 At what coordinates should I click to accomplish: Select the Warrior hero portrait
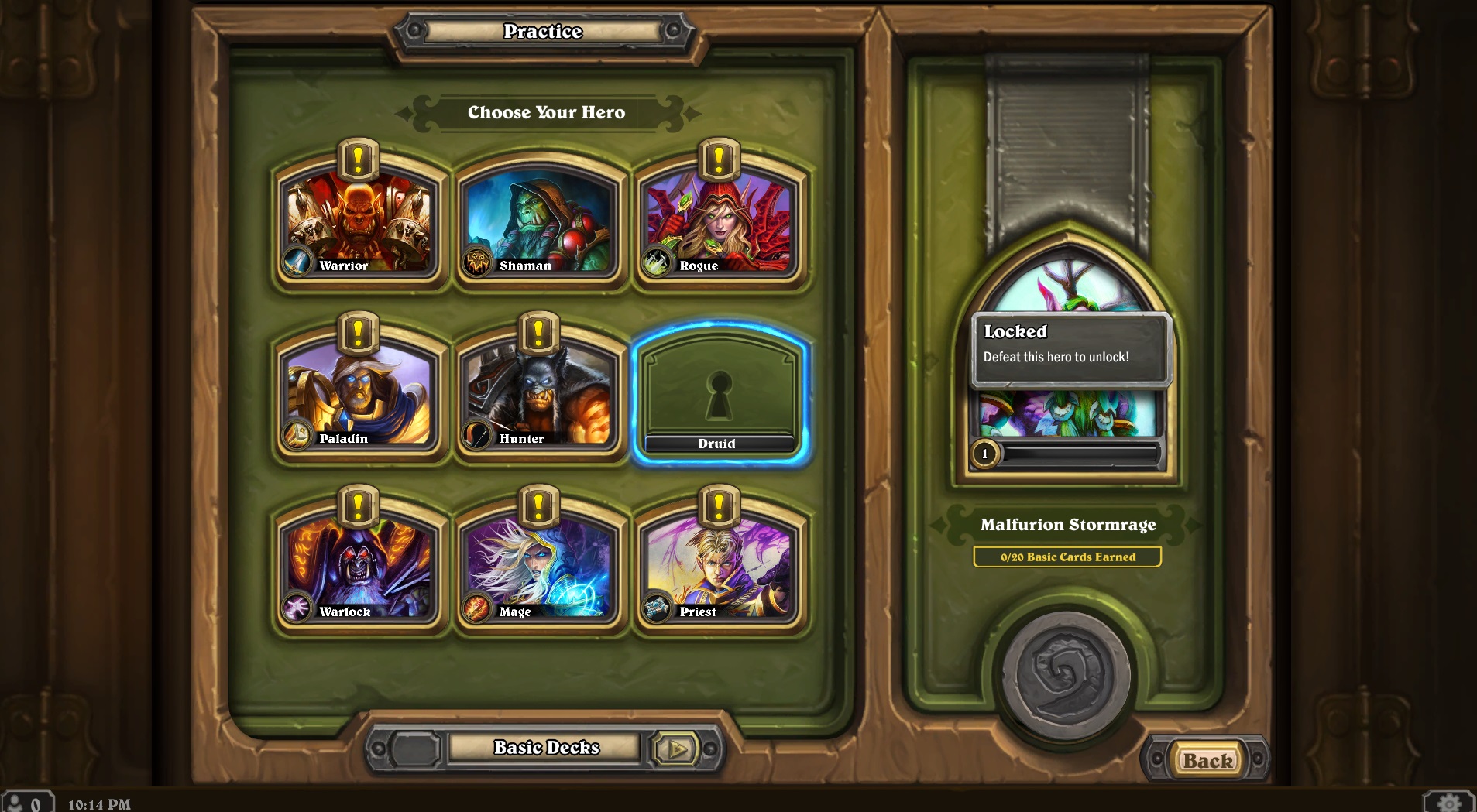click(360, 223)
